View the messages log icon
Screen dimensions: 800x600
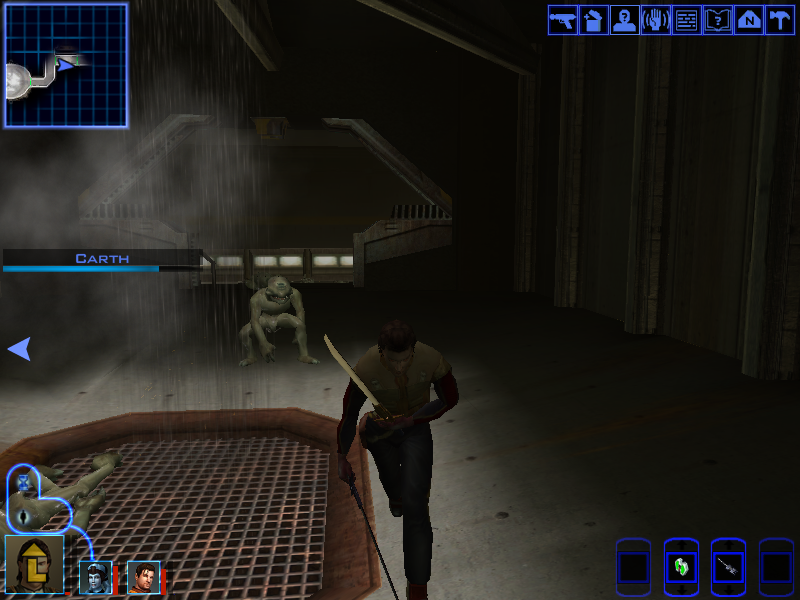point(686,20)
